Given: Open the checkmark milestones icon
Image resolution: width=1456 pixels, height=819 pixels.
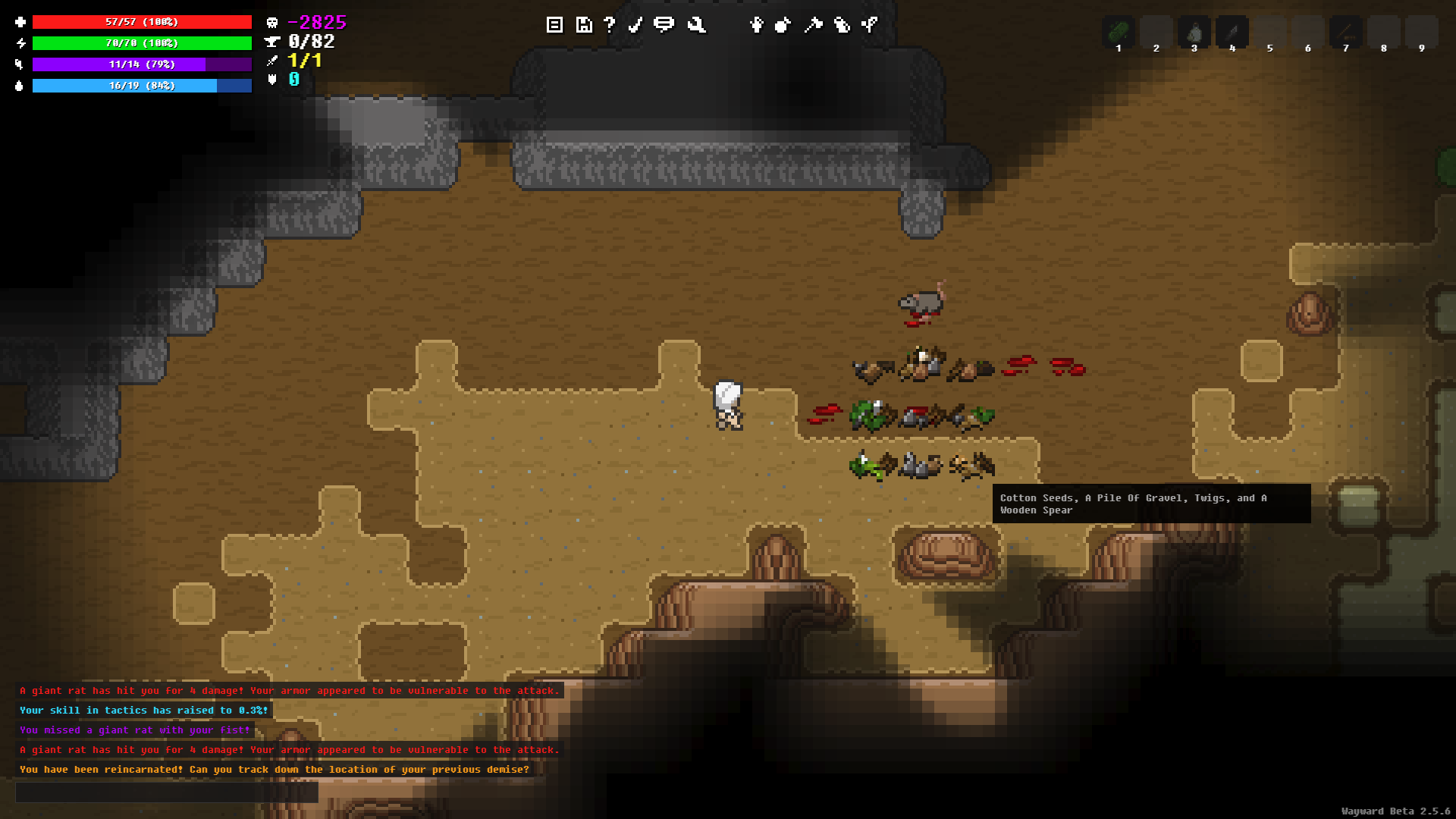Looking at the screenshot, I should (x=635, y=25).
